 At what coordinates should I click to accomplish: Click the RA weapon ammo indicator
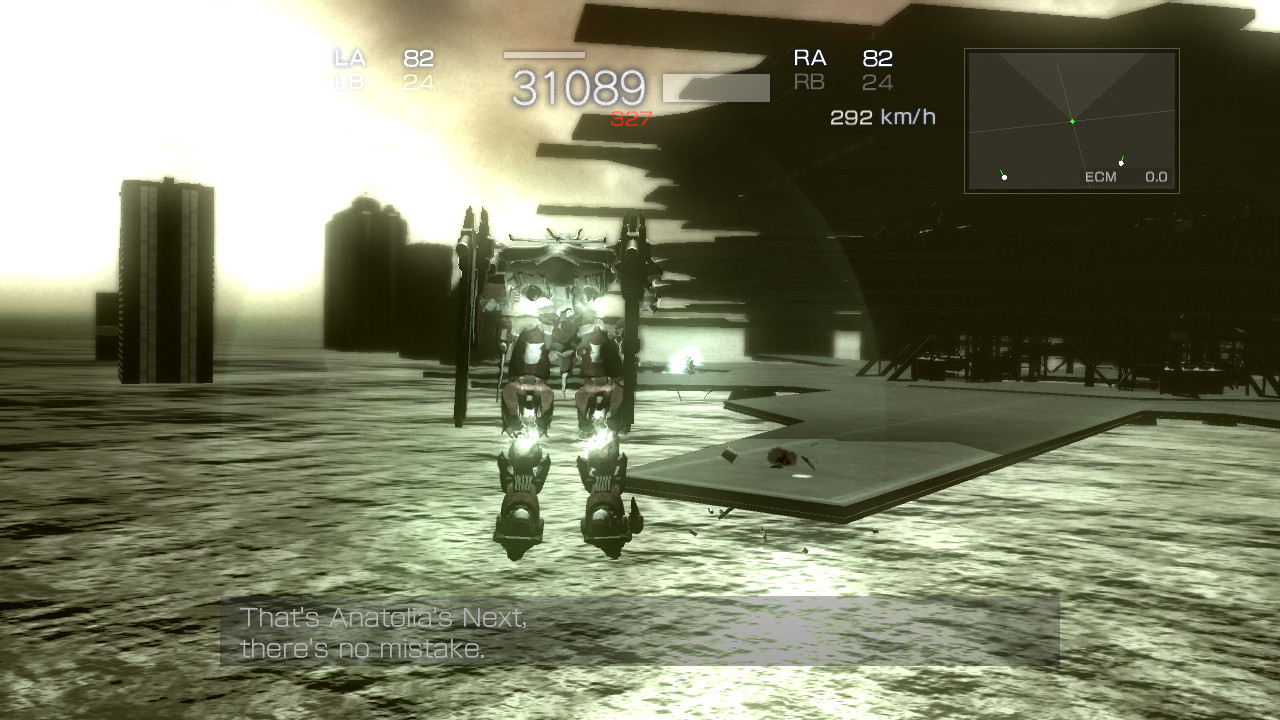pyautogui.click(x=877, y=58)
